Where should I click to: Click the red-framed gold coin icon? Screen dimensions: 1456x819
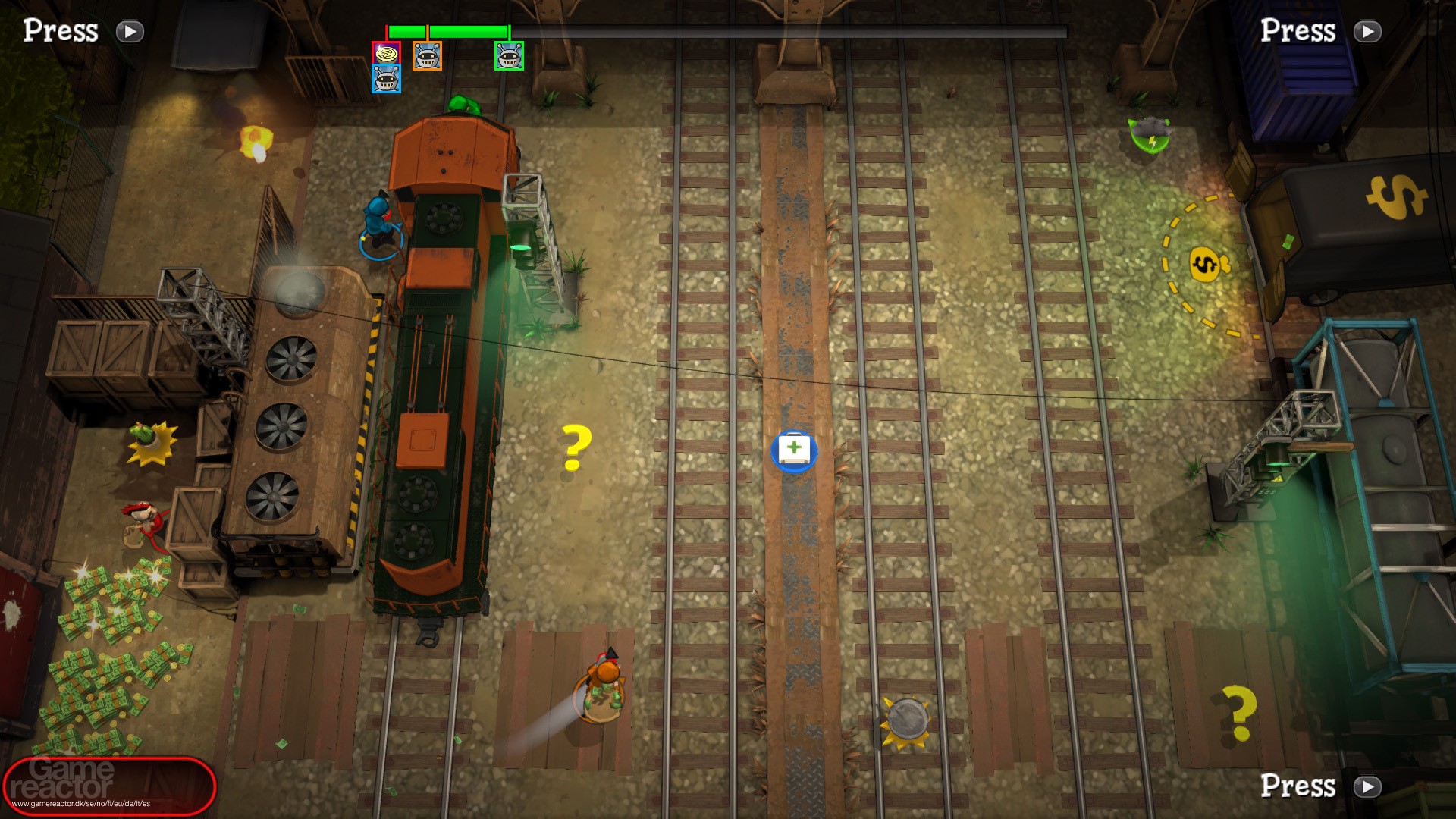[x=386, y=54]
